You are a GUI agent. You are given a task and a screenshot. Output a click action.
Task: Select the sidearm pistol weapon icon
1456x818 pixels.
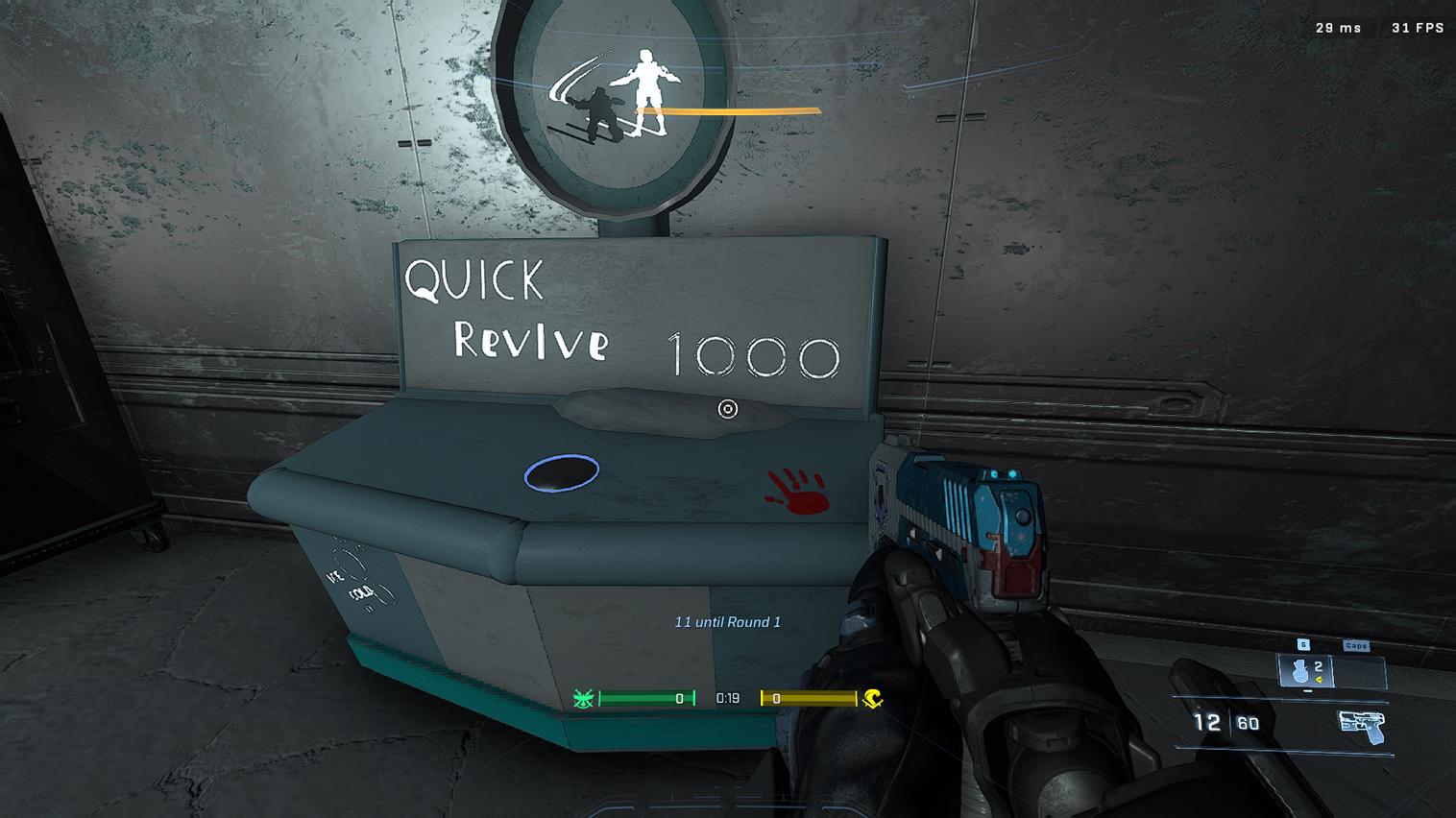[x=1362, y=727]
